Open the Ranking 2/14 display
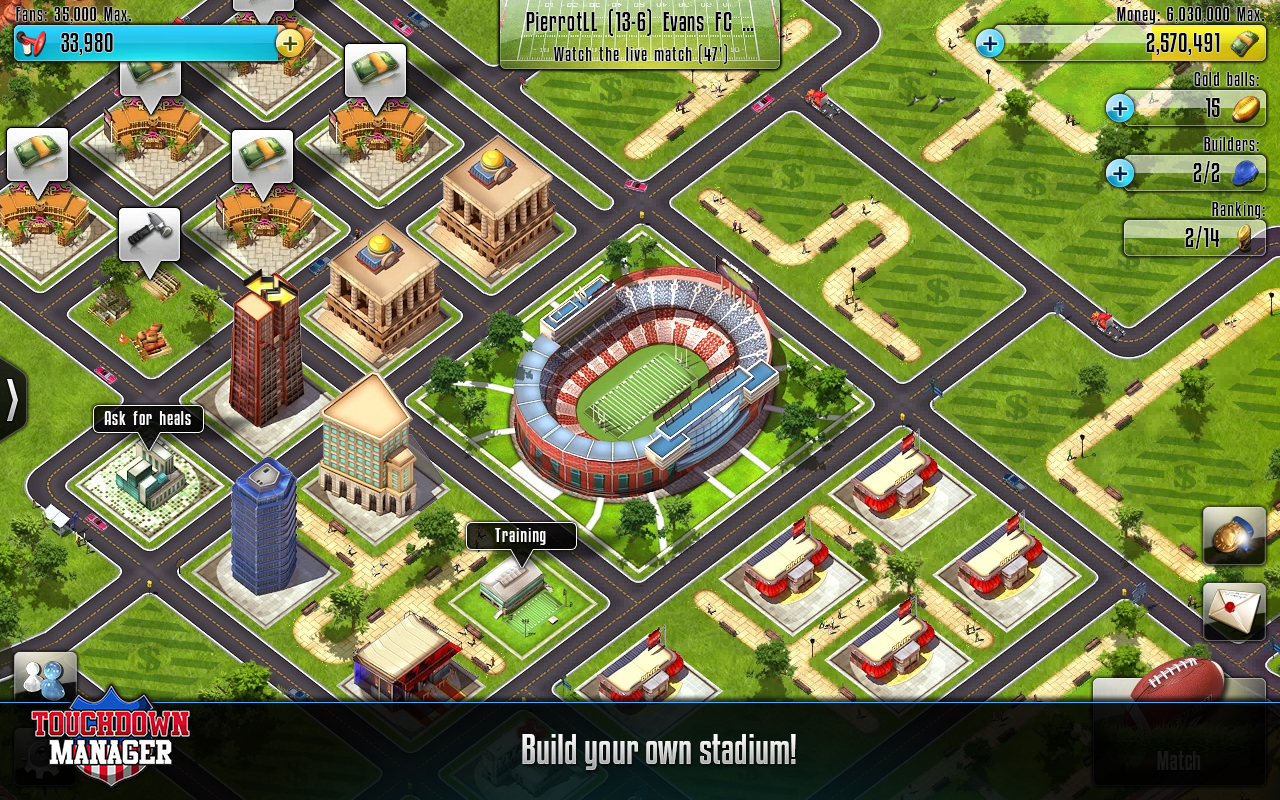Viewport: 1280px width, 800px height. [x=1194, y=237]
